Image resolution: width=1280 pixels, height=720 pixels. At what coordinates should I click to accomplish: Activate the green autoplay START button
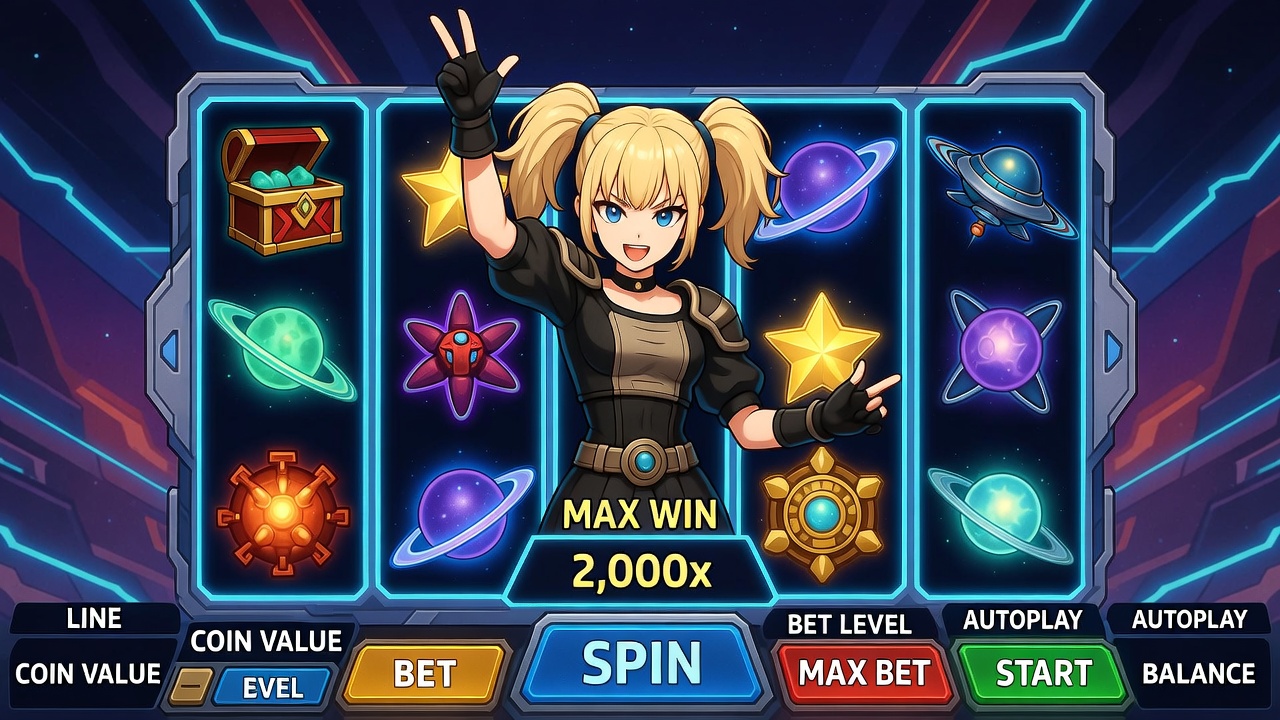[x=1042, y=673]
